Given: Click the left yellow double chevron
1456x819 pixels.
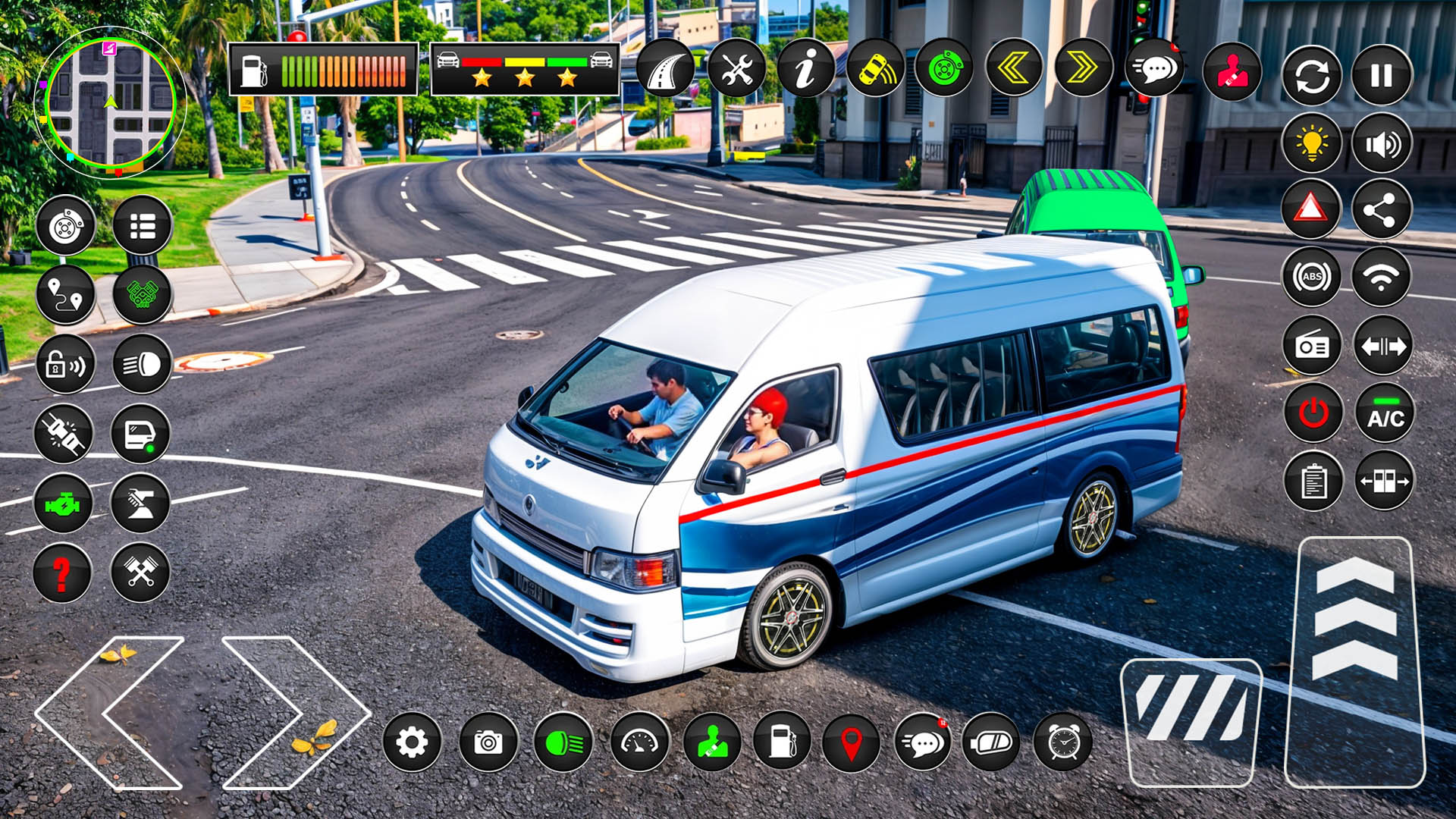Looking at the screenshot, I should [1012, 72].
